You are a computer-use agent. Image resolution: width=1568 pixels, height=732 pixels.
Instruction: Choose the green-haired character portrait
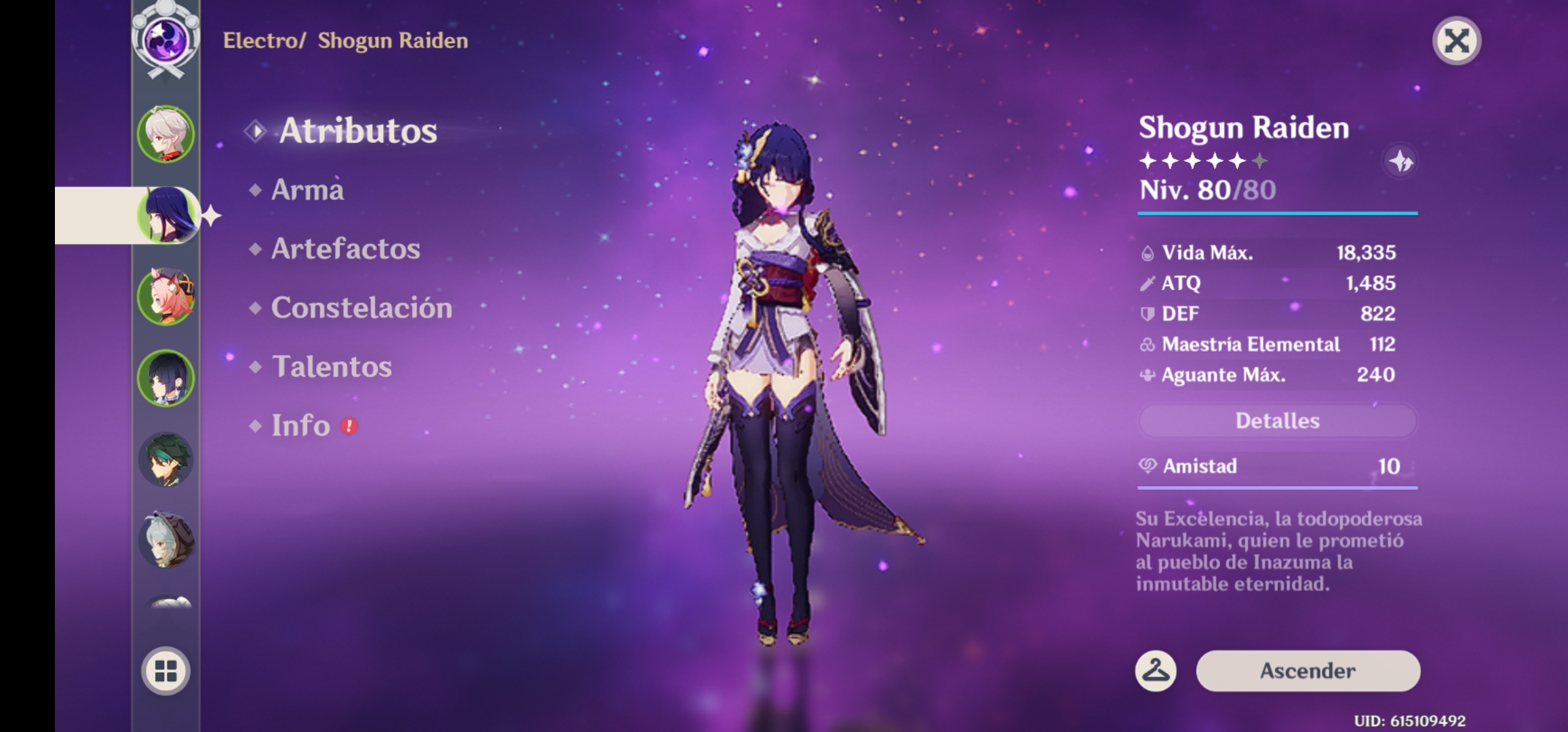[x=166, y=460]
